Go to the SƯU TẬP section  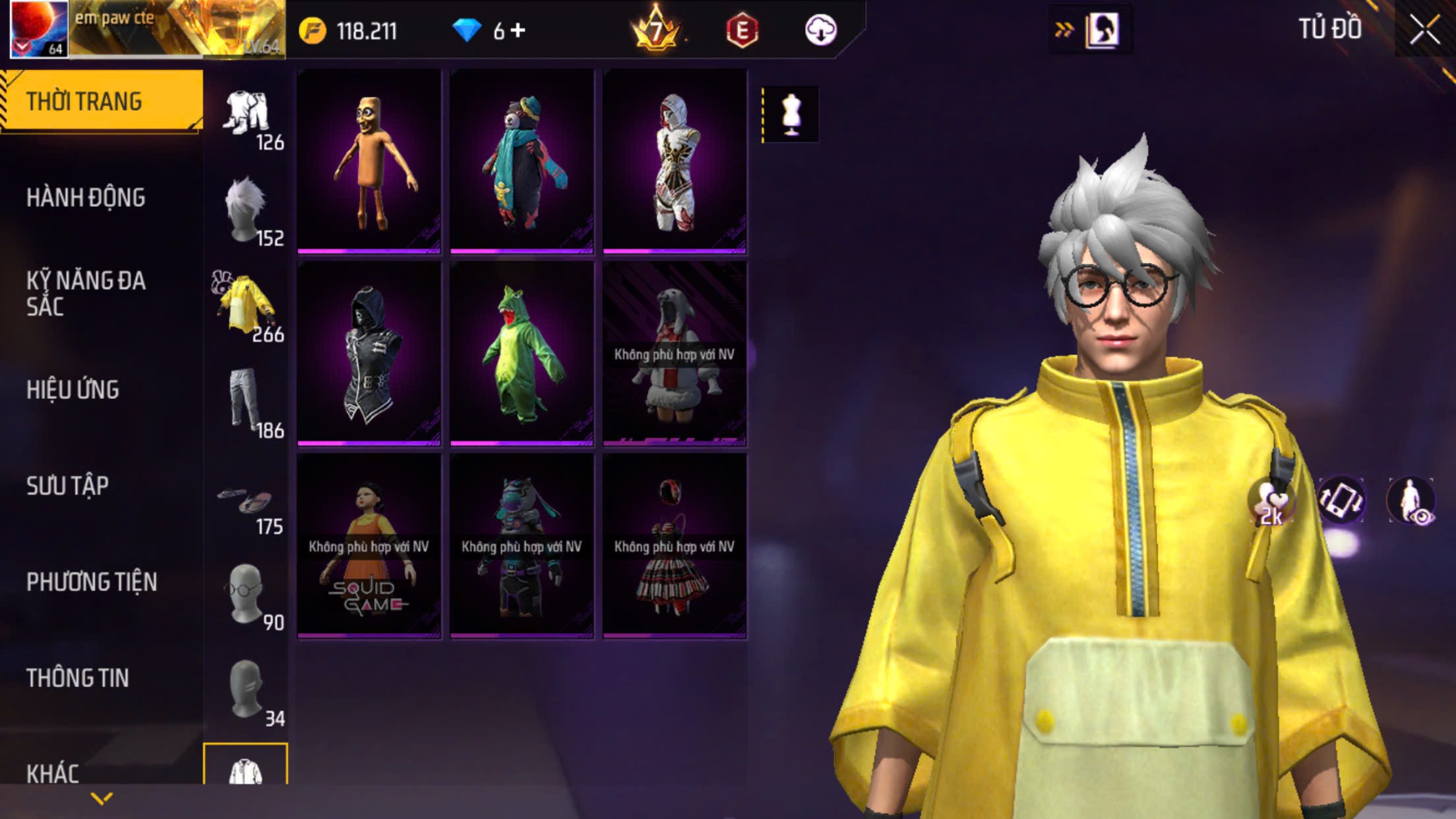pos(68,486)
